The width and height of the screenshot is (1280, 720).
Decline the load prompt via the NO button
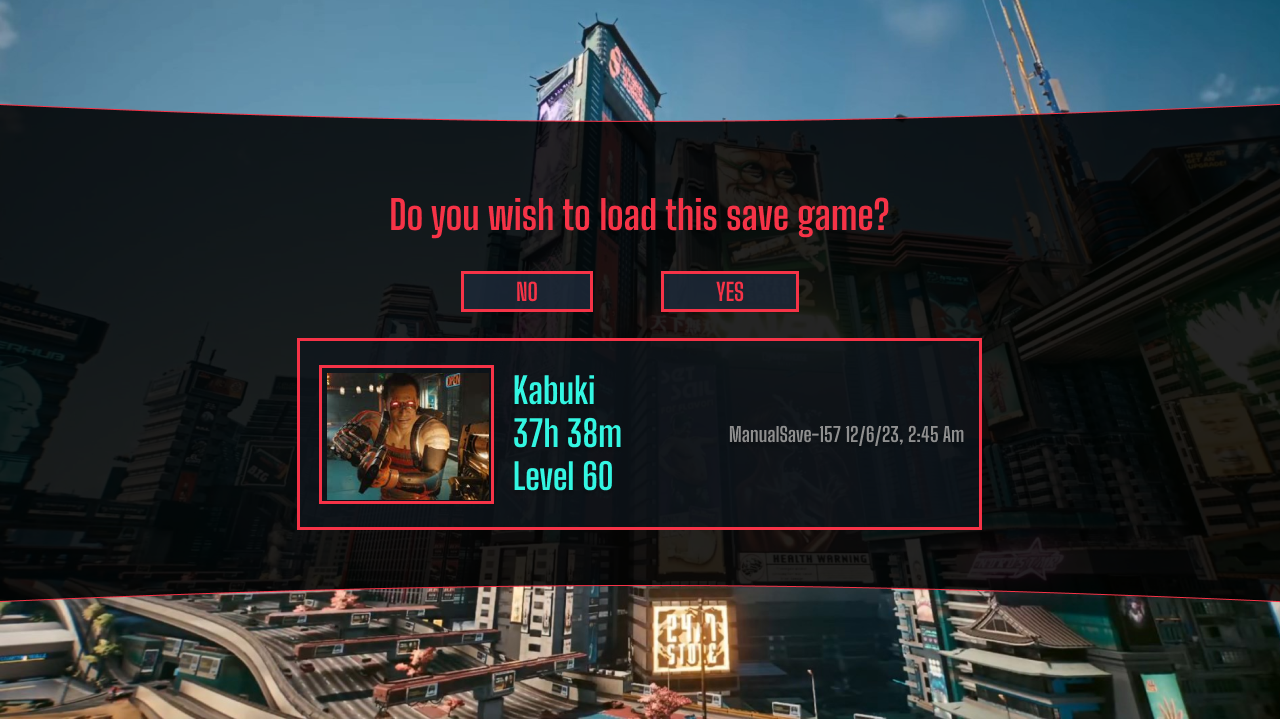(526, 291)
